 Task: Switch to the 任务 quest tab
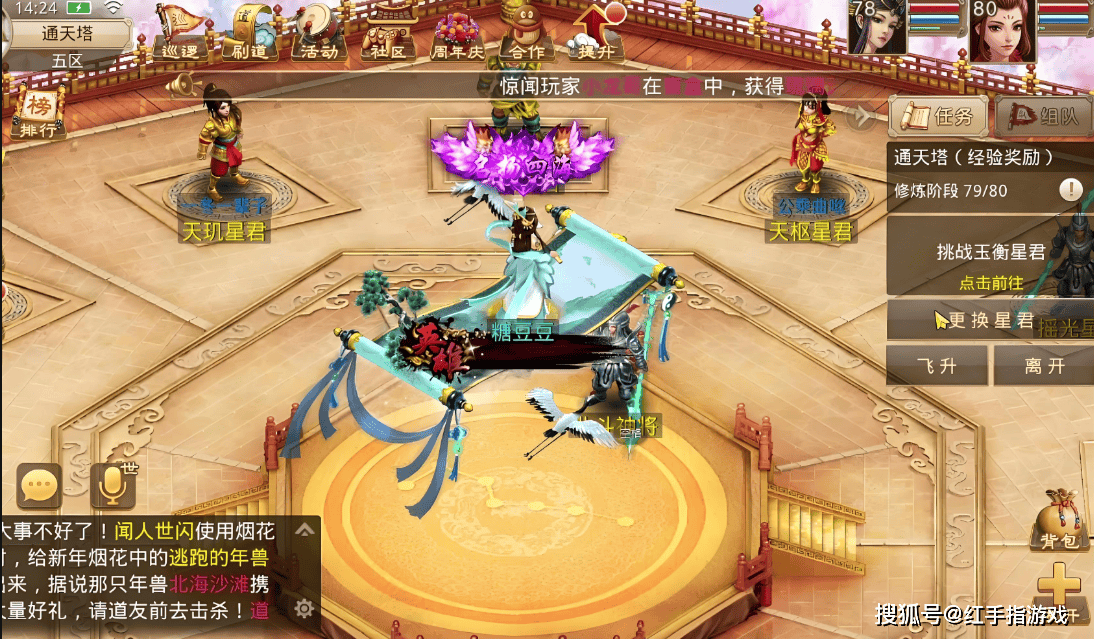[939, 117]
